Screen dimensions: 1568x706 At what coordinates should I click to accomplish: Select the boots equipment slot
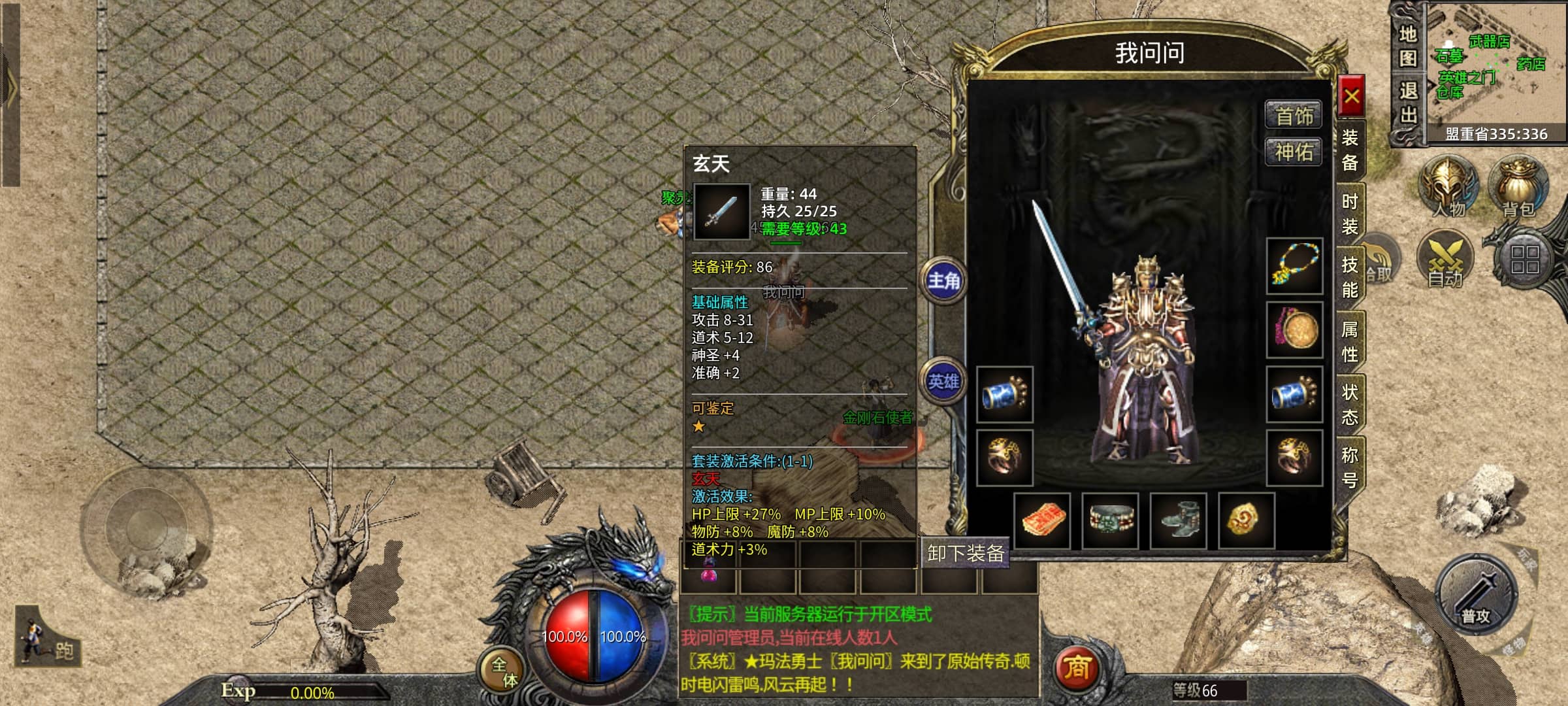click(1178, 520)
